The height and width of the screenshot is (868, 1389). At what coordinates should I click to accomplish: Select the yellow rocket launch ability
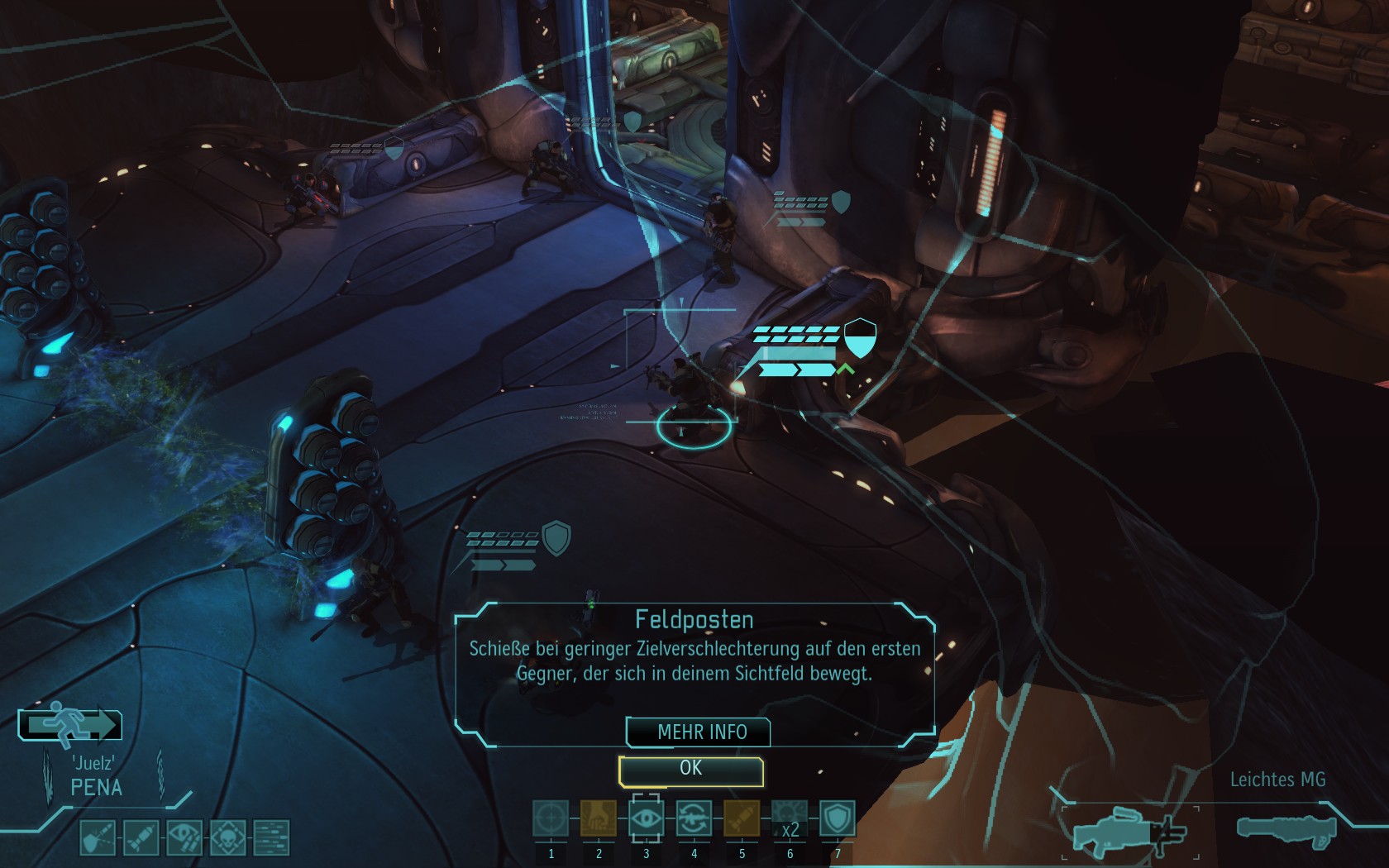[742, 819]
